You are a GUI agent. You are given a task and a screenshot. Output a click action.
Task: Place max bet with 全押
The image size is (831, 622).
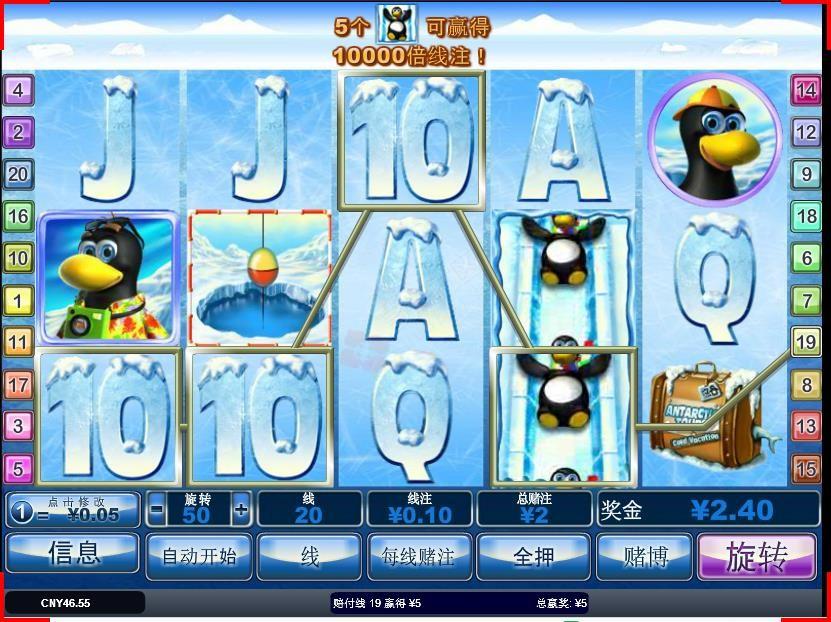(533, 555)
